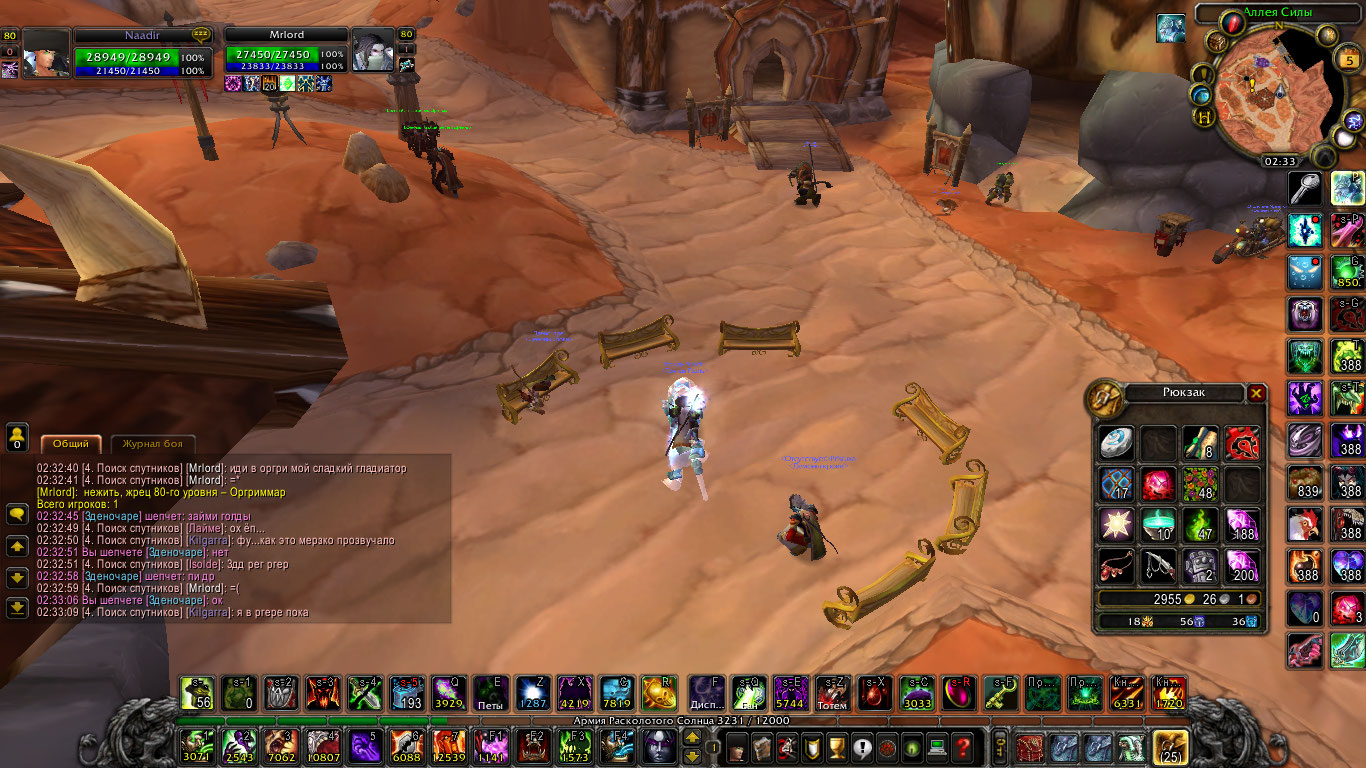Screen dimensions: 1366x768
Task: Toggle the main backpack bag button
Action: (1170, 746)
